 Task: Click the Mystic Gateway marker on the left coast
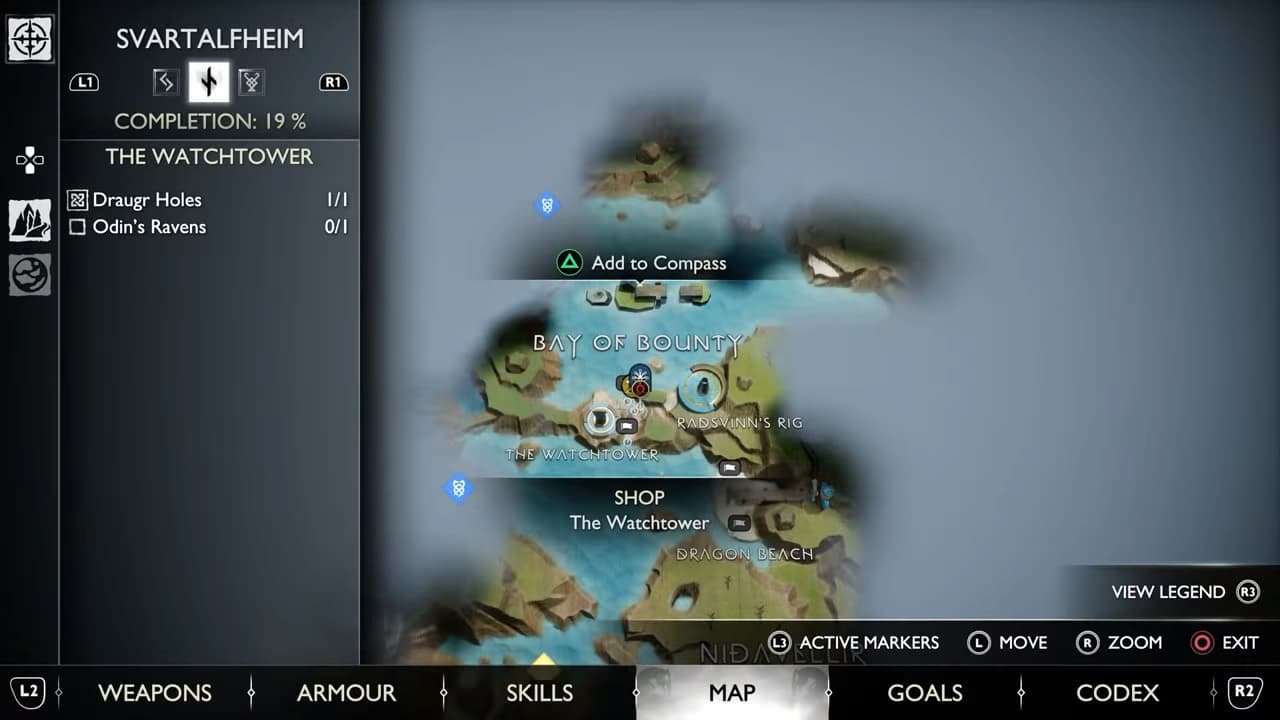point(458,489)
